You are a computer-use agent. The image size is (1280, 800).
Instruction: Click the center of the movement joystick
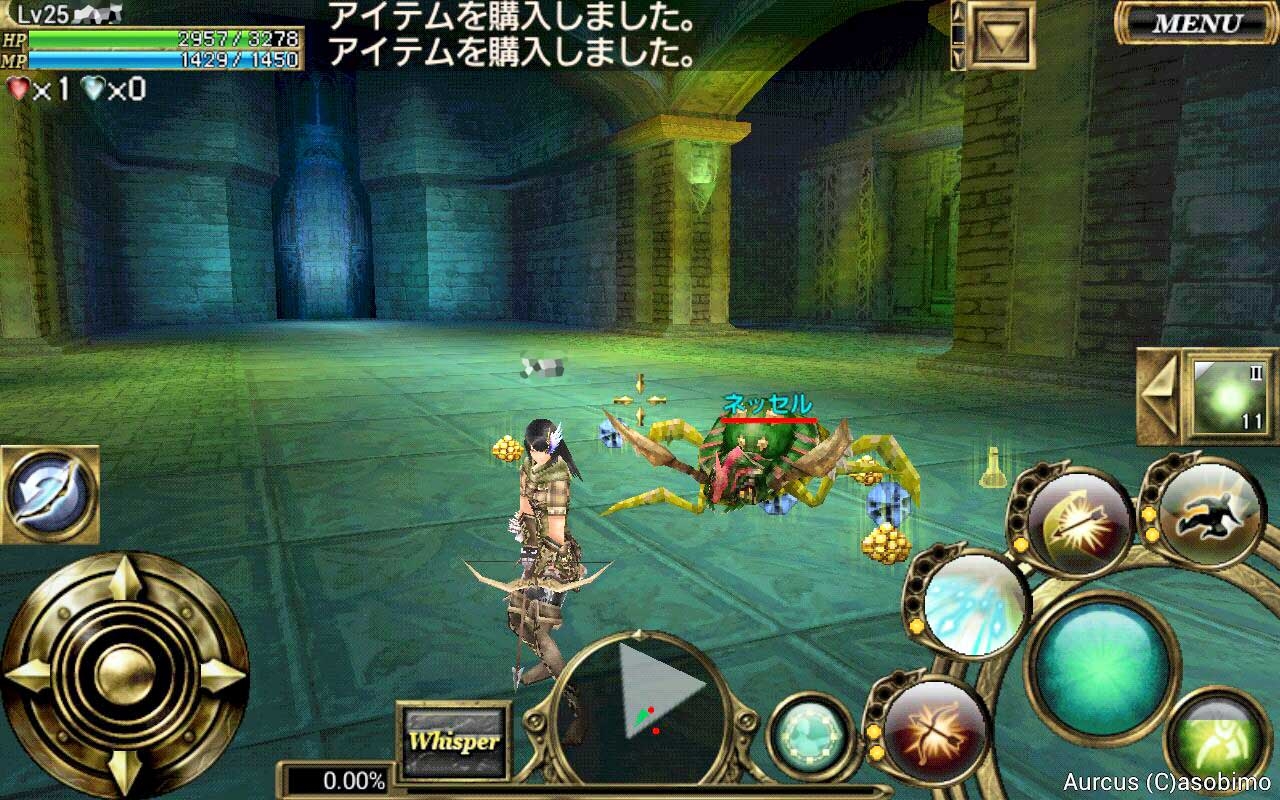pos(124,675)
